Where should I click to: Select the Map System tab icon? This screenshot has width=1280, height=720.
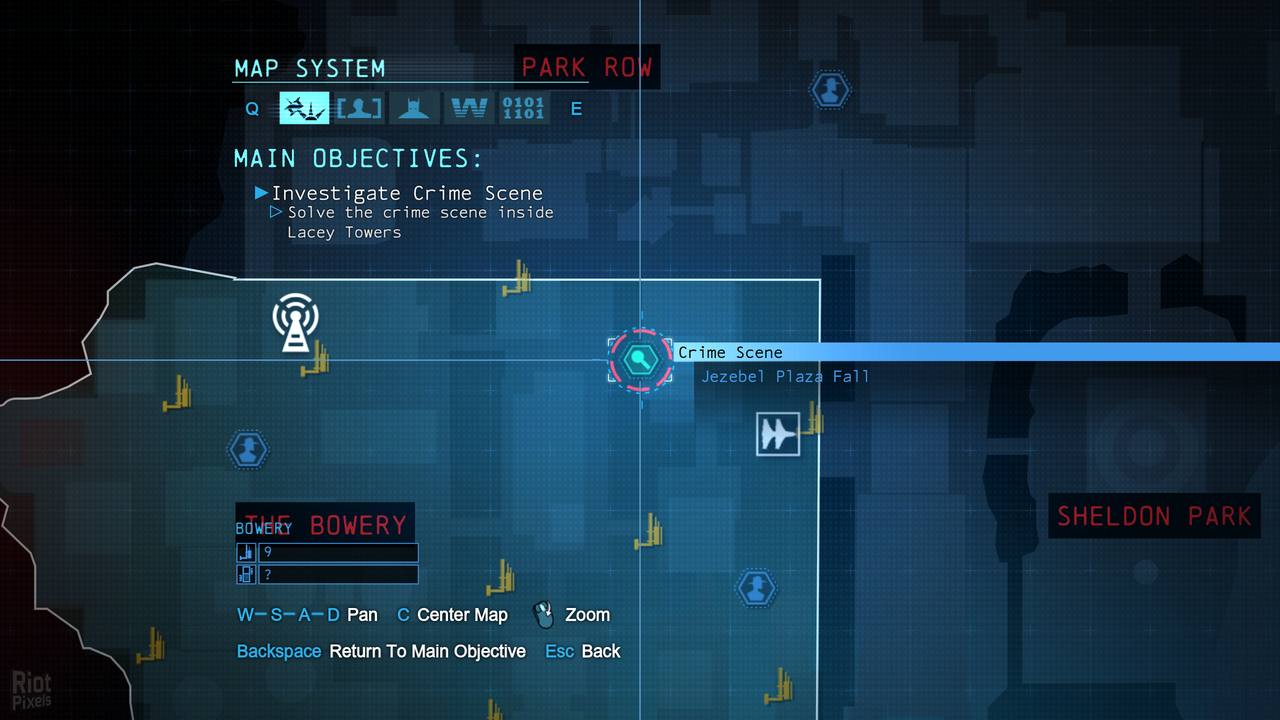point(304,108)
